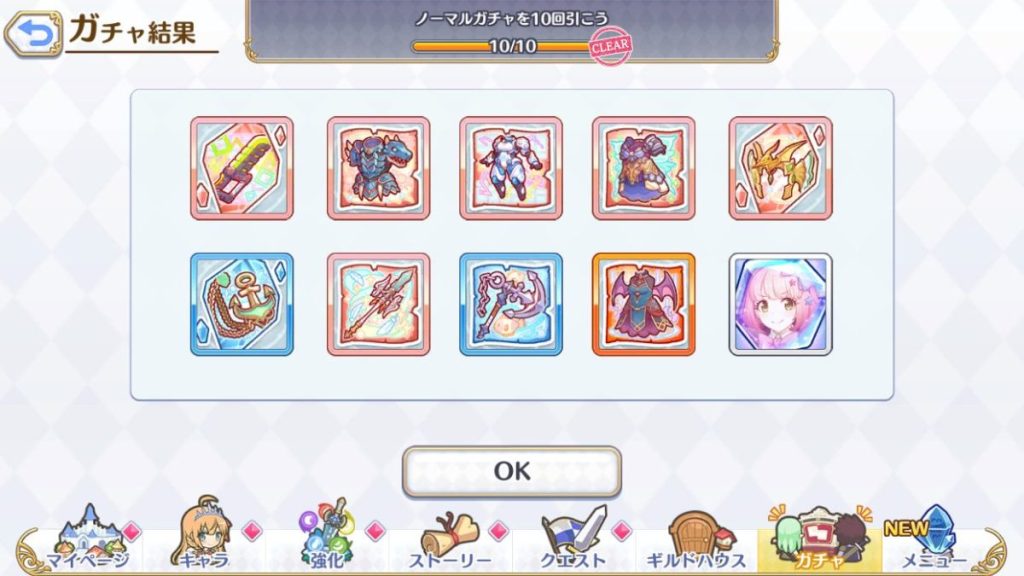Inspect the purple robe armor blueprint
The width and height of the screenshot is (1024, 576).
pos(644,168)
